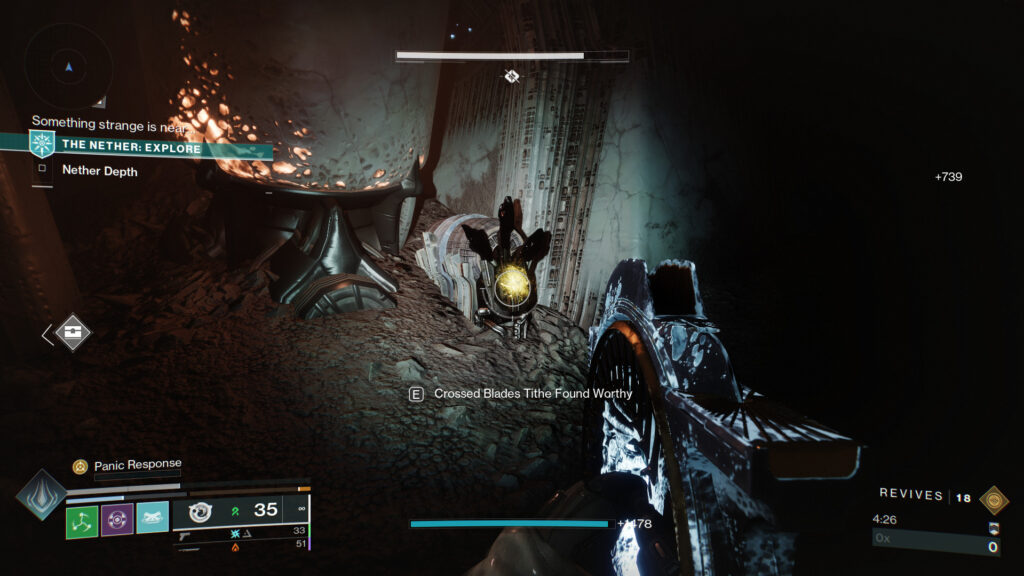Viewport: 1024px width, 576px height.
Task: Open the chest icon on left edge
Action: pyautogui.click(x=73, y=333)
